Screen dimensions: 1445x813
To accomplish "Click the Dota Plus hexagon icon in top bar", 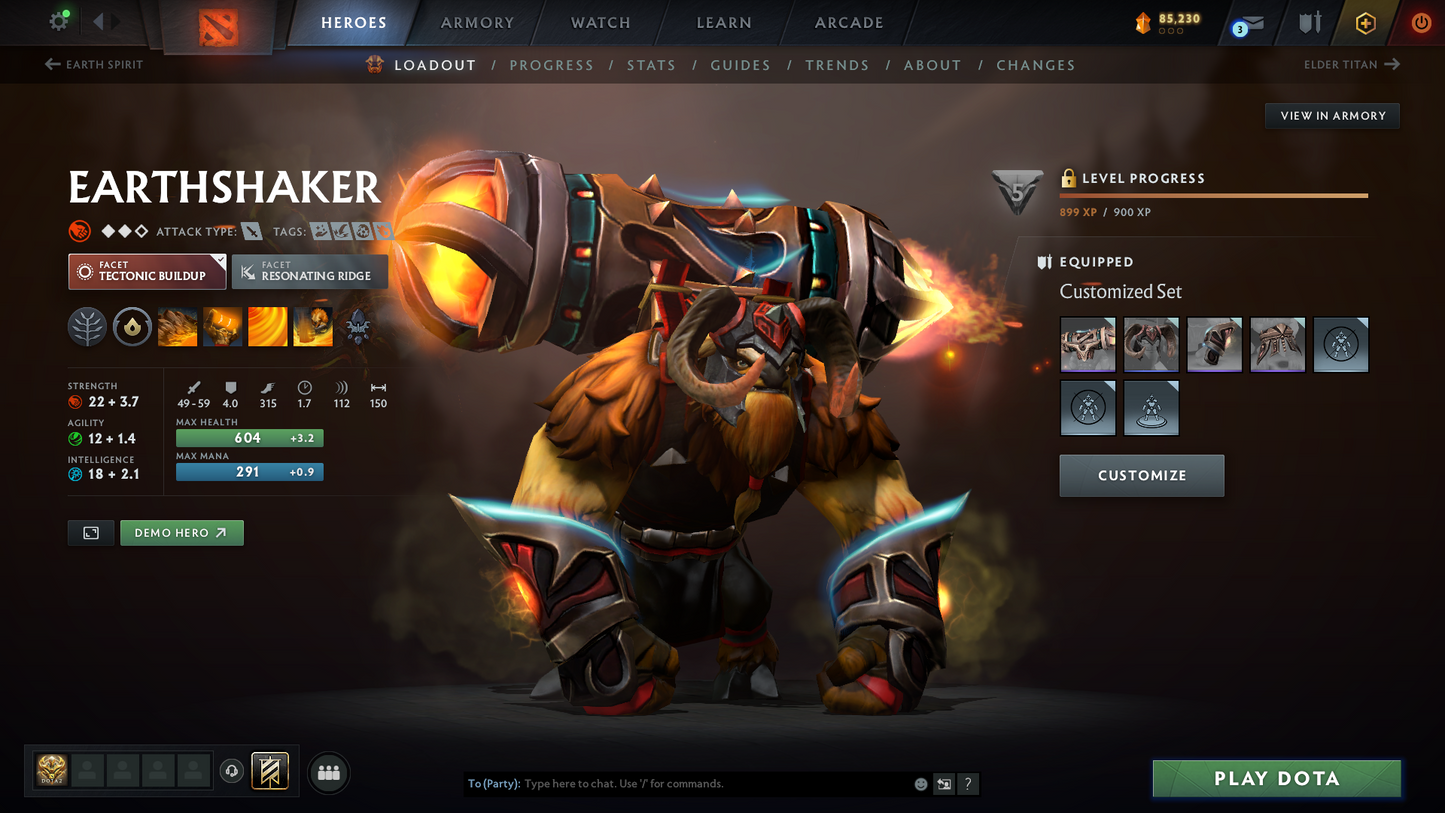I will click(1366, 22).
